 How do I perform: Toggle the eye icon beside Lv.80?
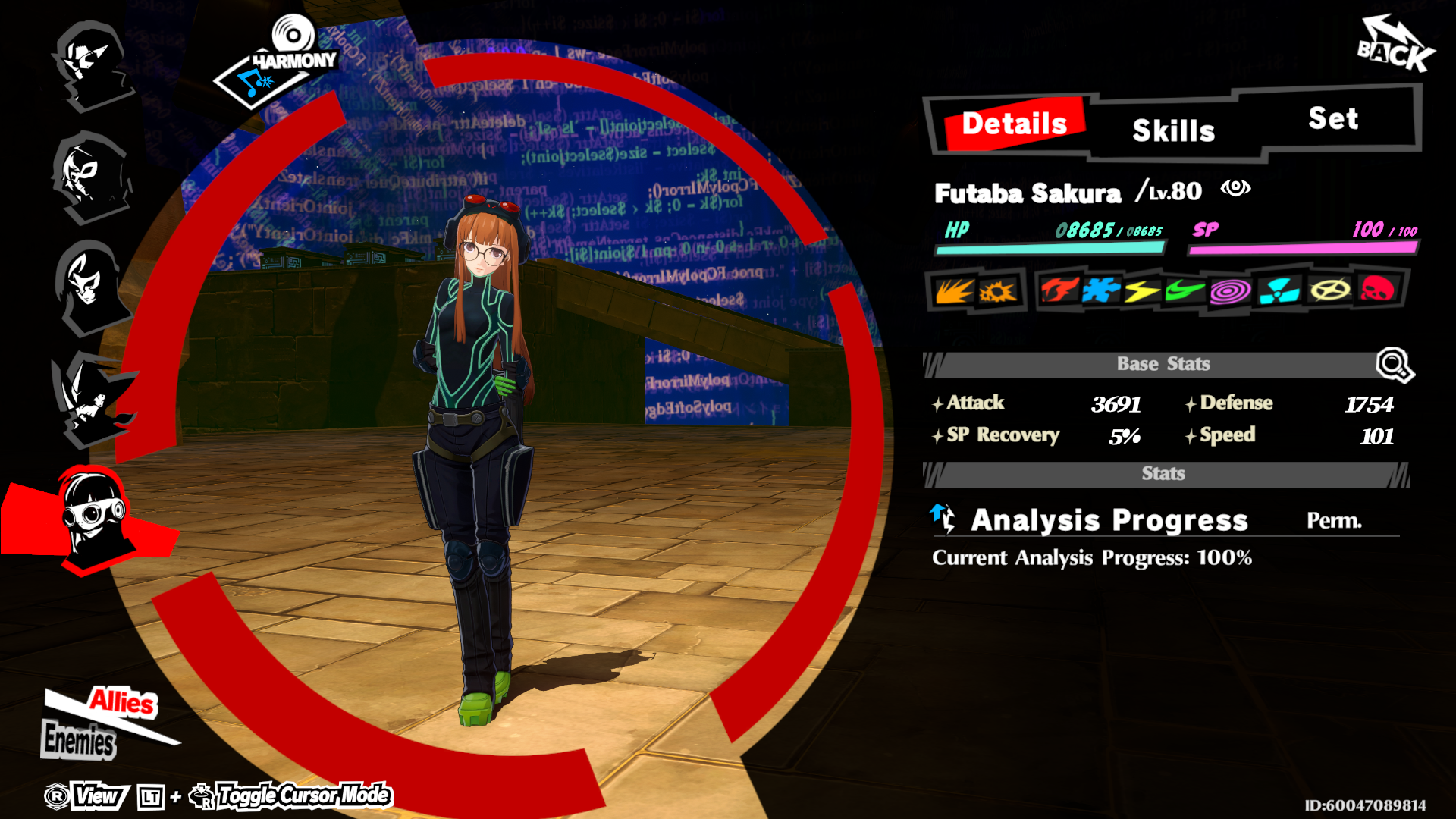coord(1235,188)
